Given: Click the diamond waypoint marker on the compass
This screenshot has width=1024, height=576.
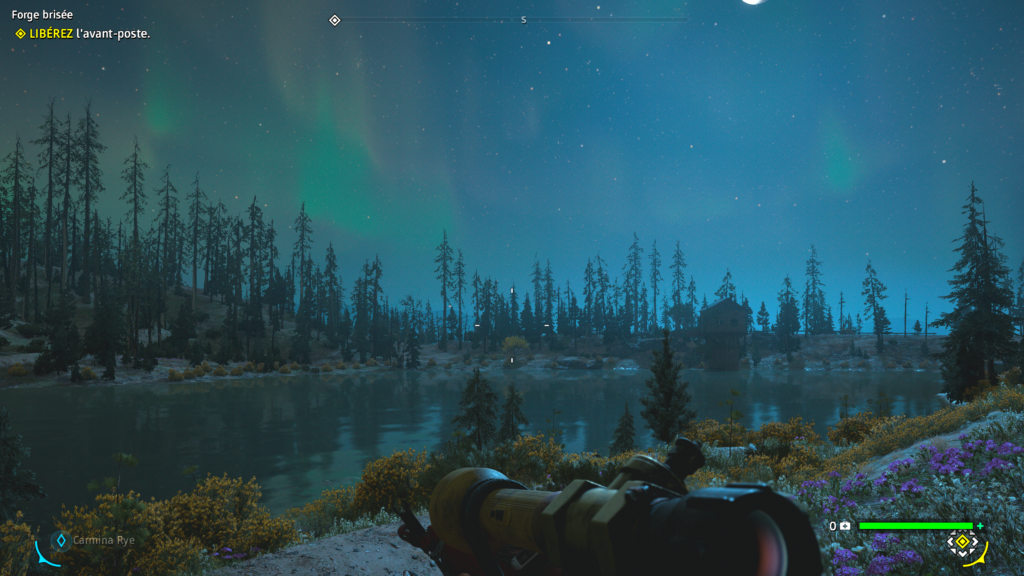Looking at the screenshot, I should point(335,20).
